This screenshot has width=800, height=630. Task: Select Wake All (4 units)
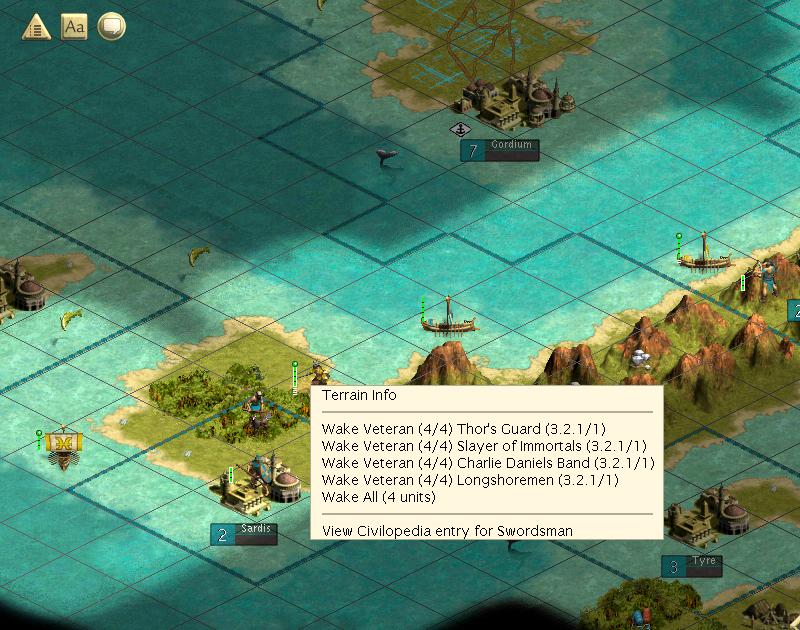coord(379,497)
